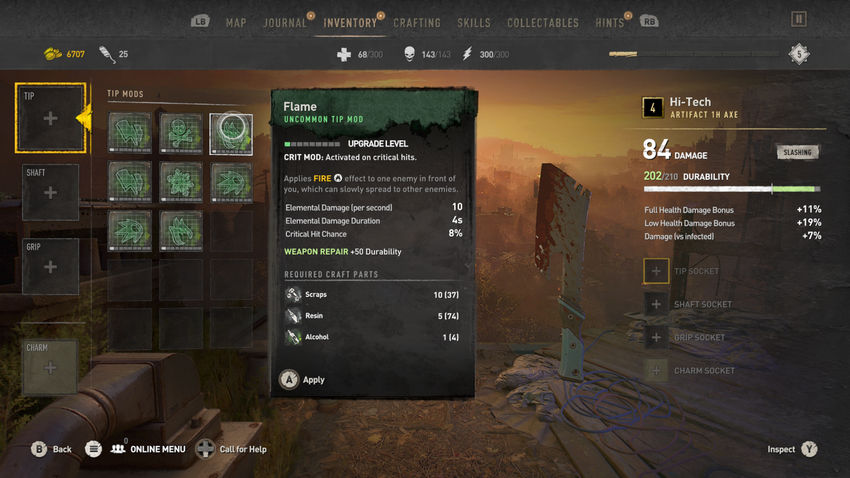Switch to the Journal tab

[x=284, y=22]
